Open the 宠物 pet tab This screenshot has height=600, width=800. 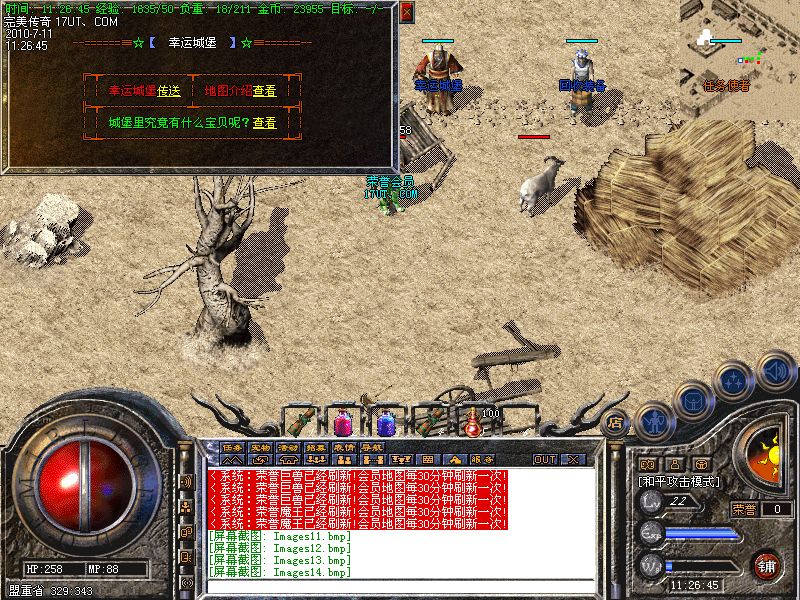pos(260,447)
